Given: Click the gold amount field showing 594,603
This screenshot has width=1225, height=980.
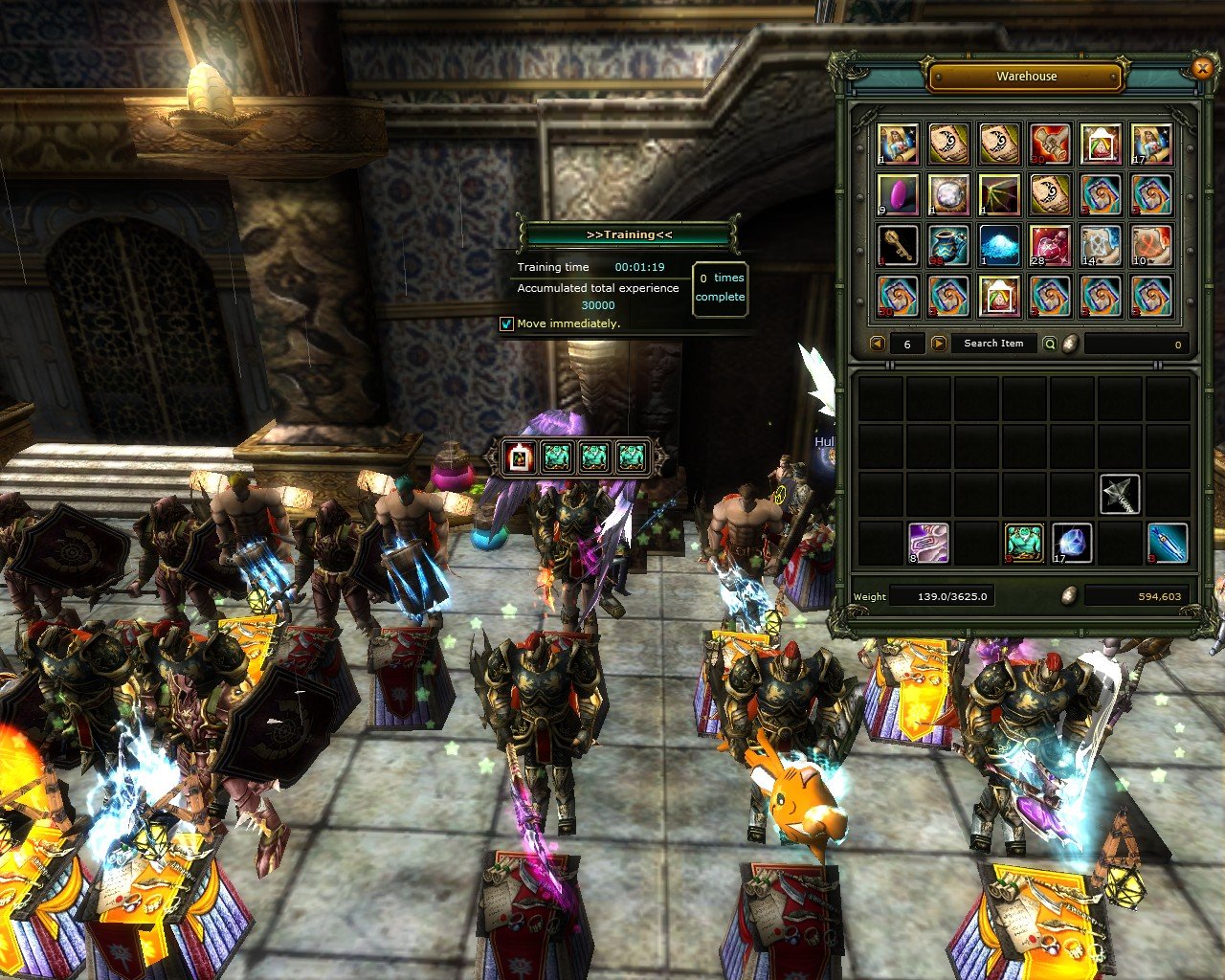Looking at the screenshot, I should tap(1139, 595).
